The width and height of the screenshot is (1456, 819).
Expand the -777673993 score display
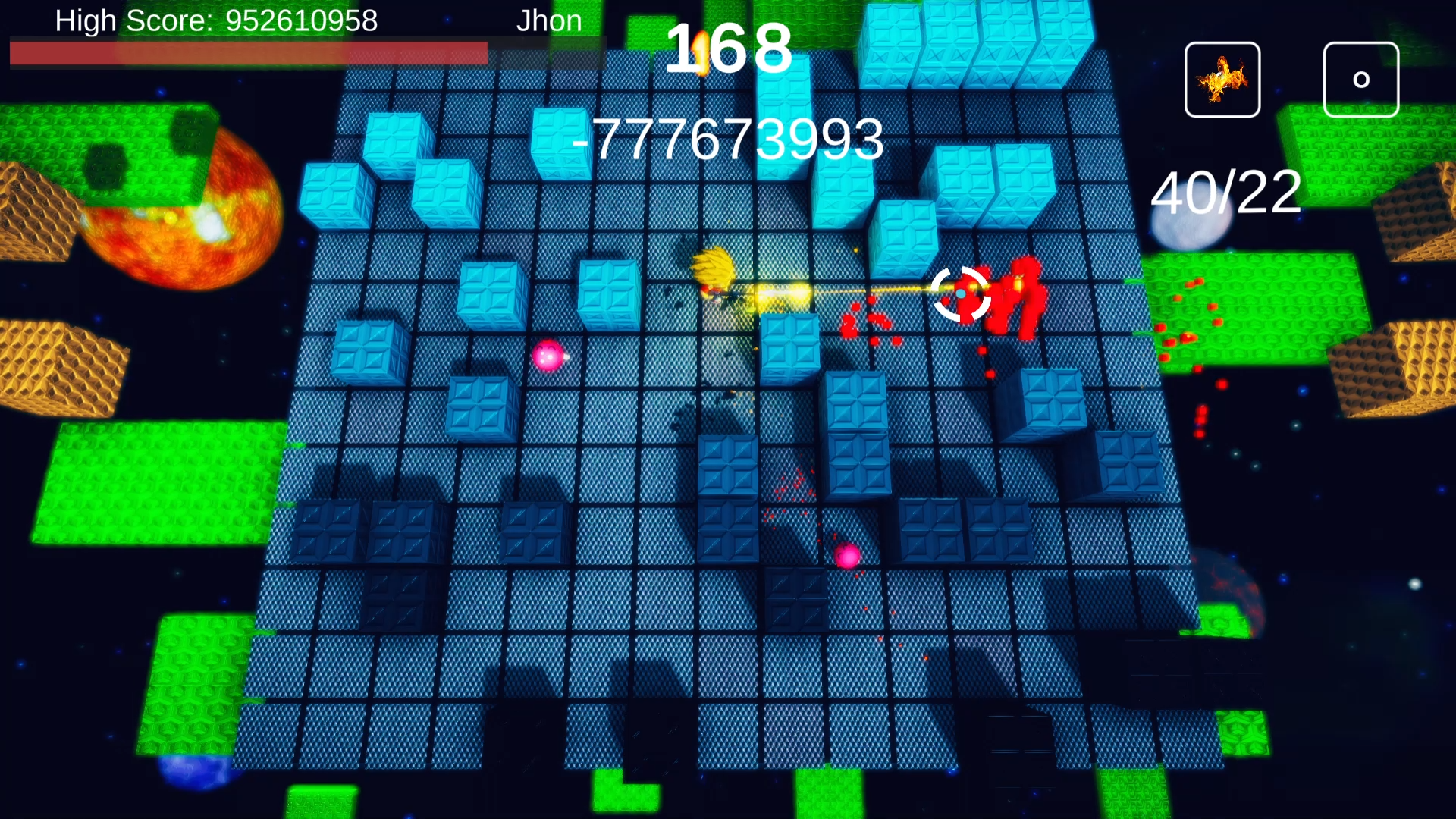click(x=730, y=139)
